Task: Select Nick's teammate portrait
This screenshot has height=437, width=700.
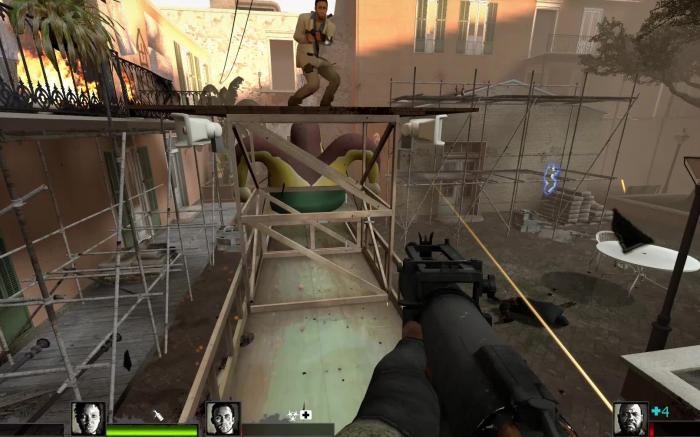Action: [222, 418]
